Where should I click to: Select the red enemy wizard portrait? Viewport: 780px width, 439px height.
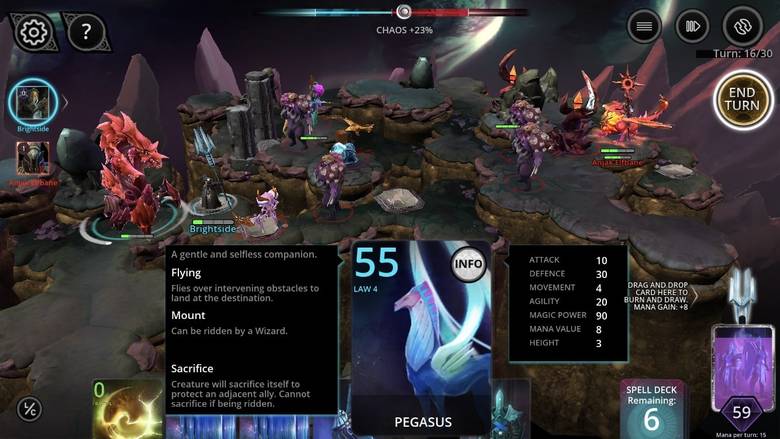click(31, 159)
